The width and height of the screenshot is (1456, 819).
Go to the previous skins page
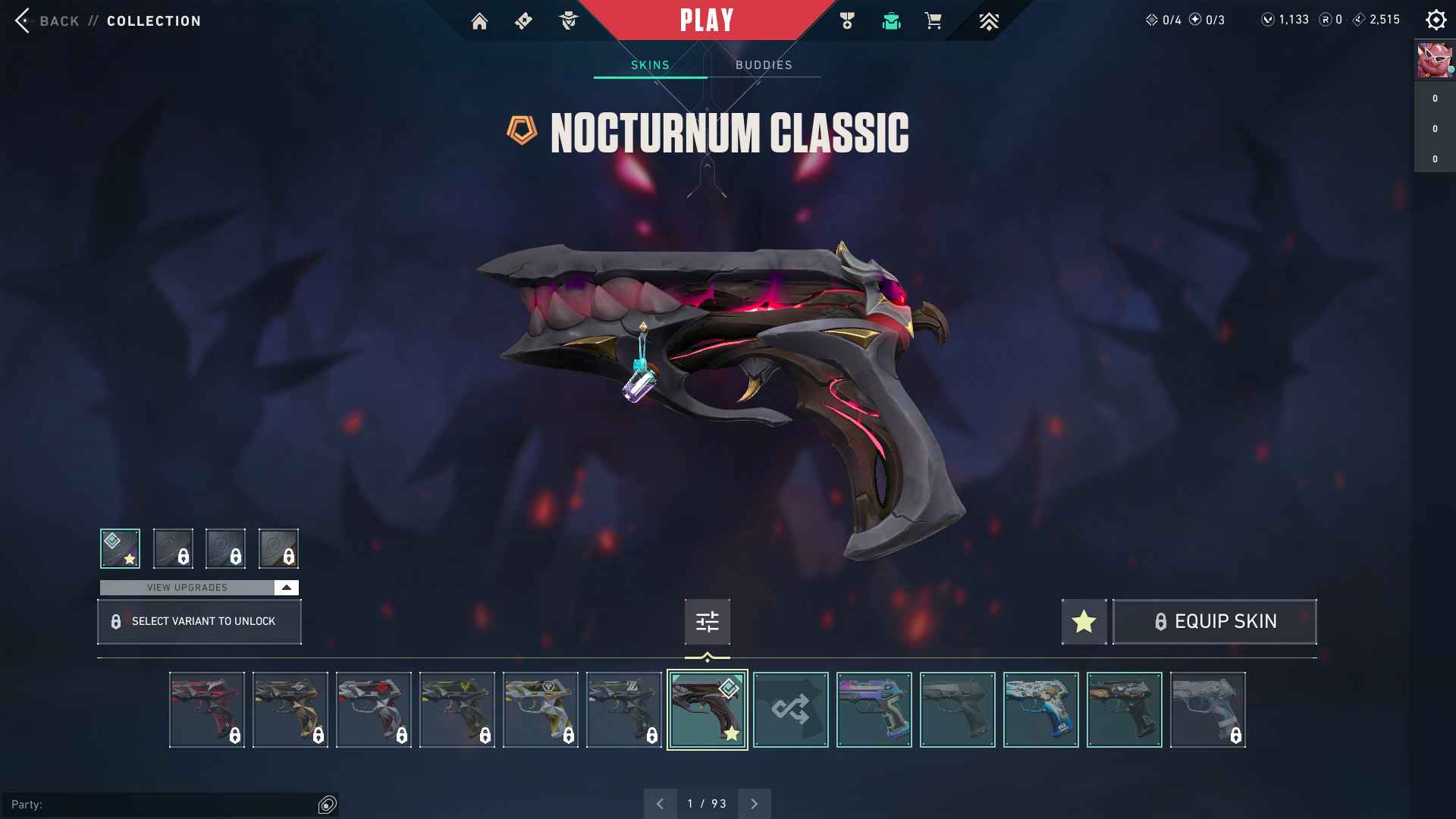tap(661, 804)
